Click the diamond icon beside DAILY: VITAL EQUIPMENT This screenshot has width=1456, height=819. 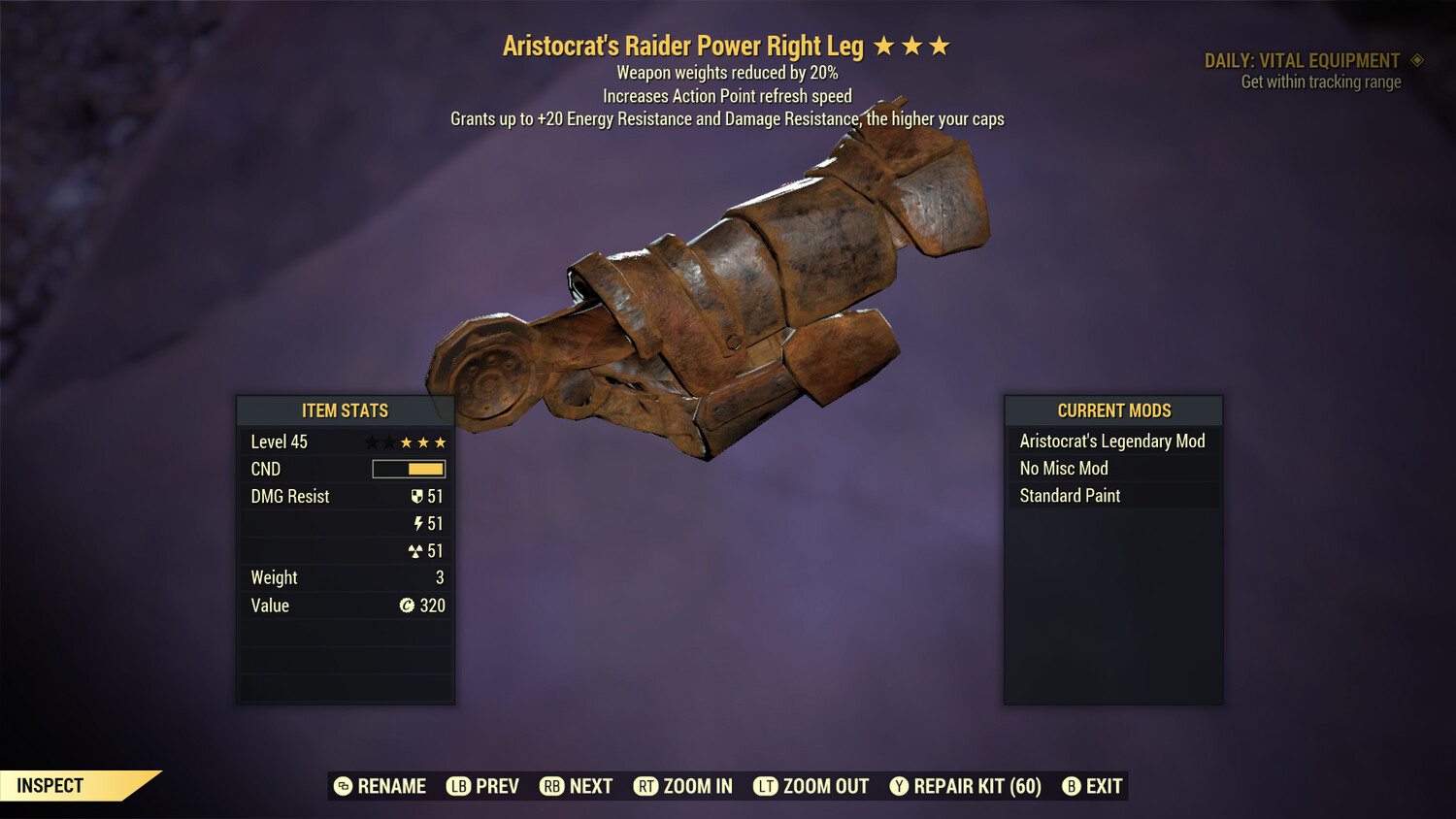tap(1416, 60)
